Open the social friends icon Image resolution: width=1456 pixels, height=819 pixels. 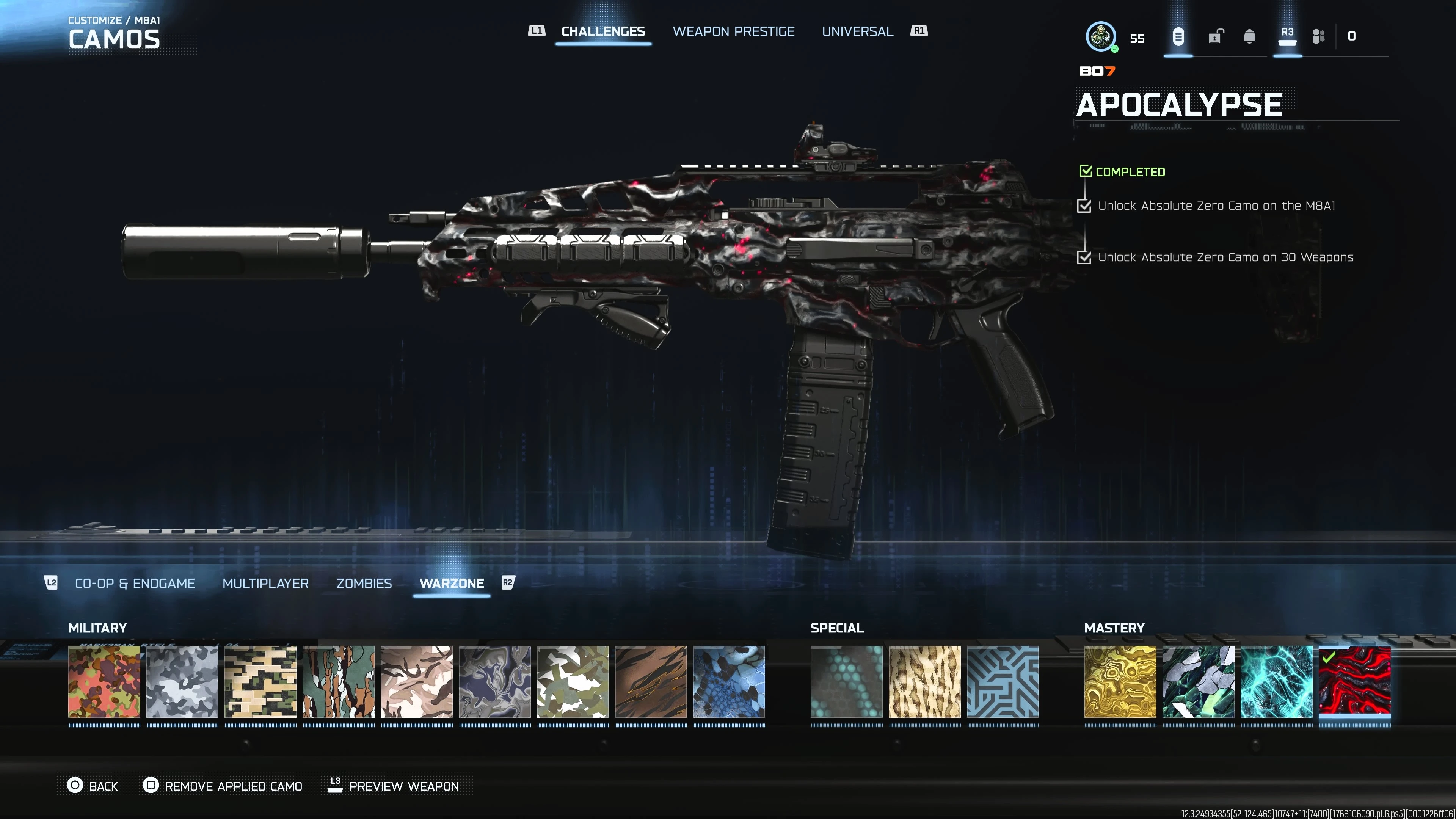click(x=1319, y=36)
